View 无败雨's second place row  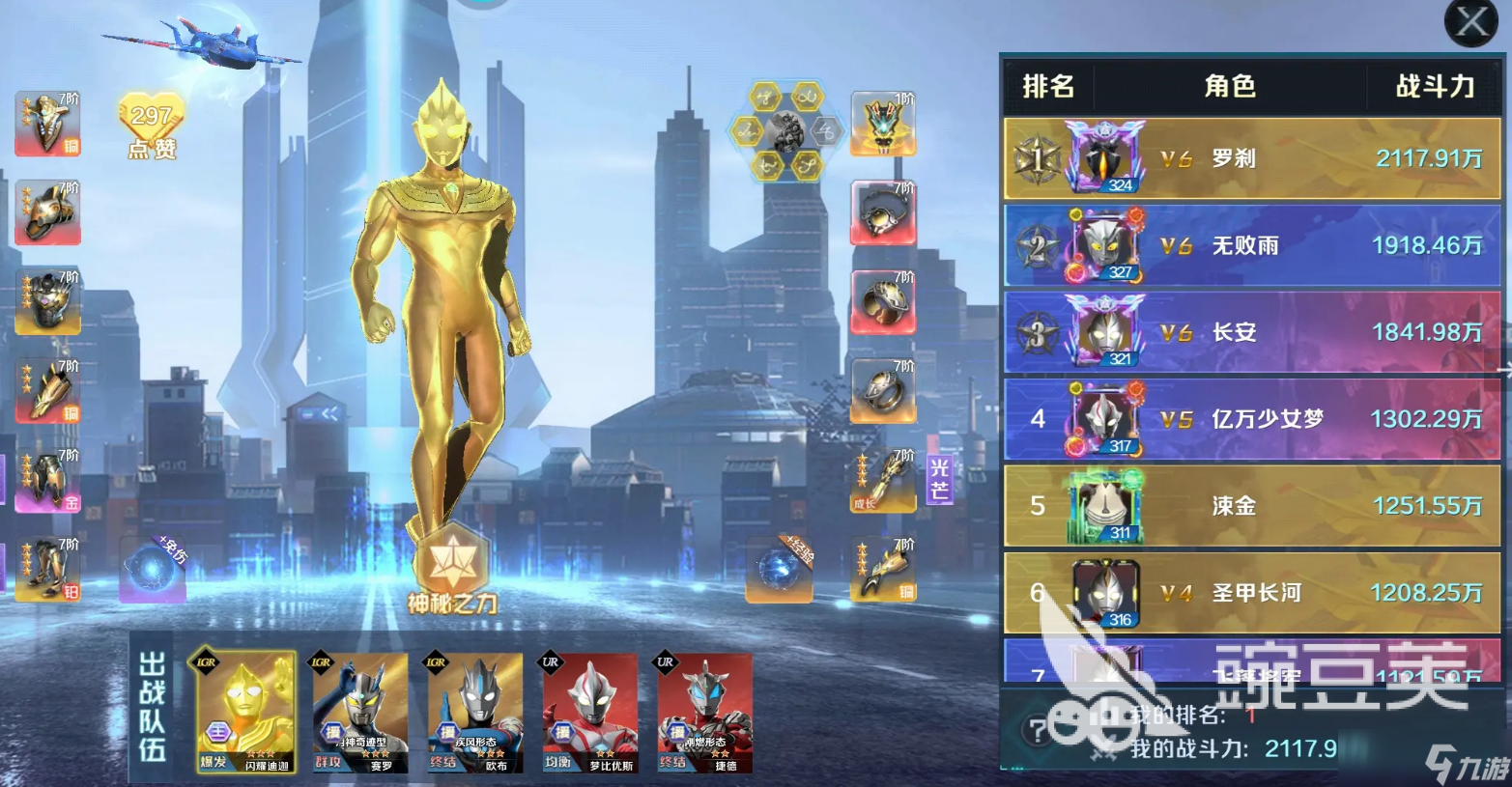coord(1251,245)
